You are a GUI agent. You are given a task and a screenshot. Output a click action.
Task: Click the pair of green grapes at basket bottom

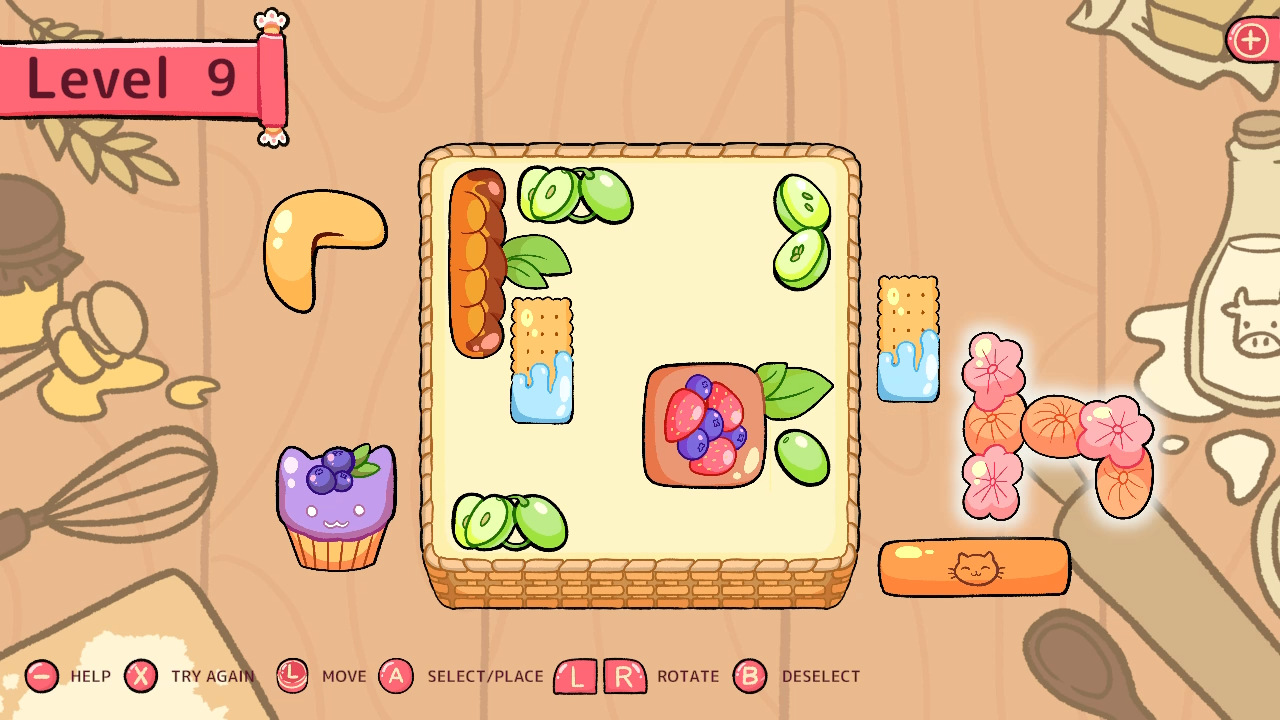510,520
